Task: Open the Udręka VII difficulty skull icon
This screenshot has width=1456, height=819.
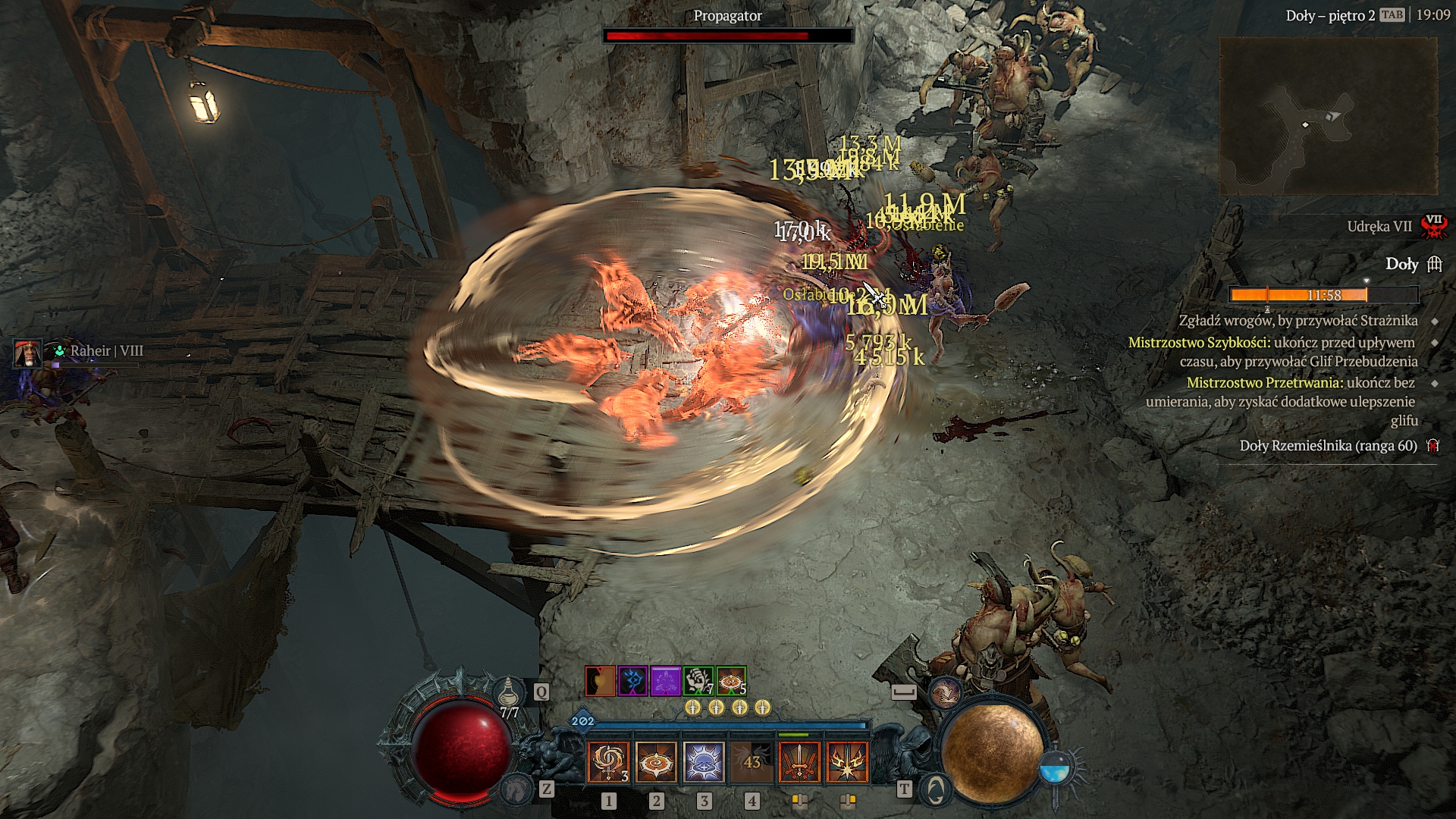Action: pos(1432,226)
